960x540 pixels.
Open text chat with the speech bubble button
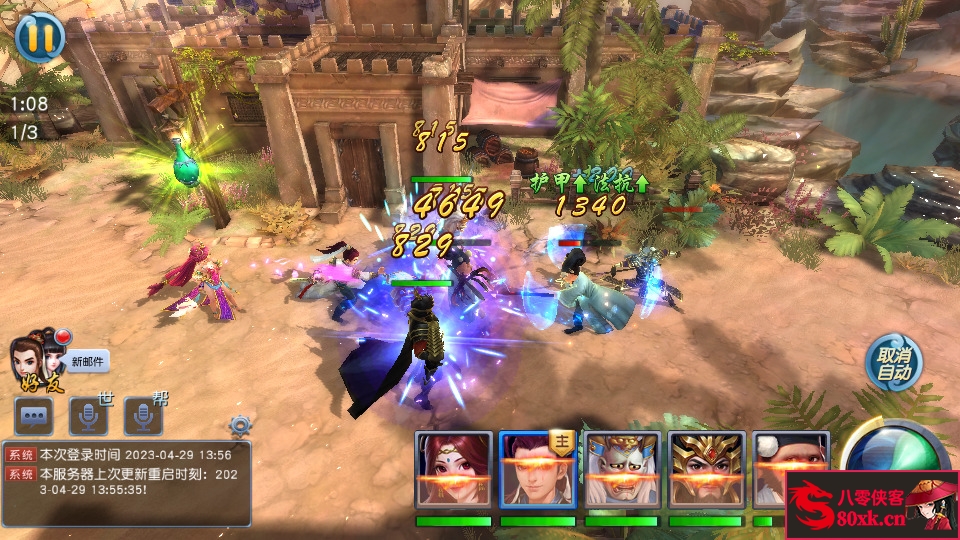pyautogui.click(x=34, y=415)
